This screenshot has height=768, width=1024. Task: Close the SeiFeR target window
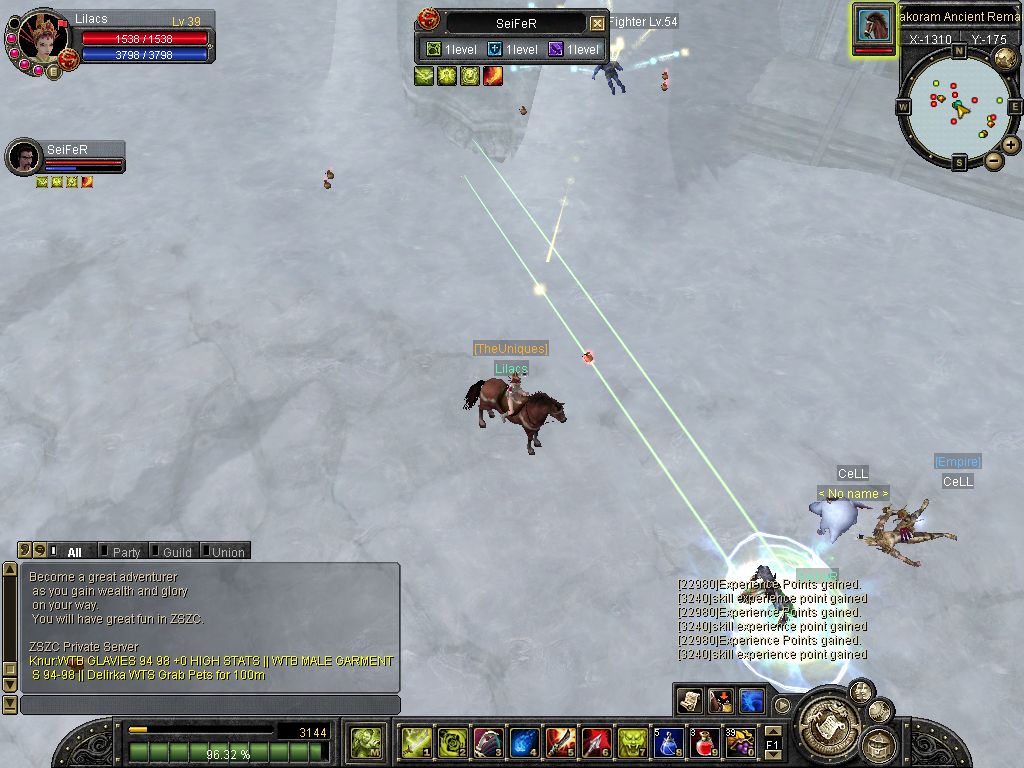coord(597,23)
